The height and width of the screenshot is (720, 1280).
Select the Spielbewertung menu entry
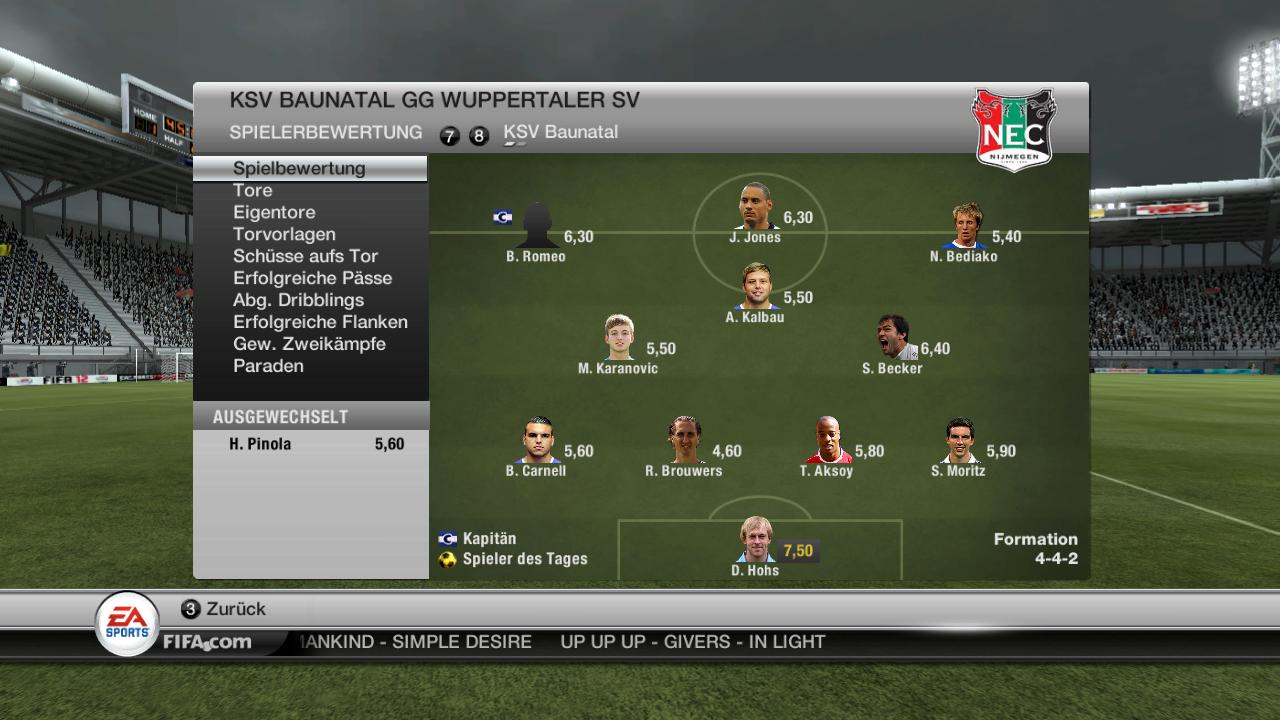click(x=299, y=168)
